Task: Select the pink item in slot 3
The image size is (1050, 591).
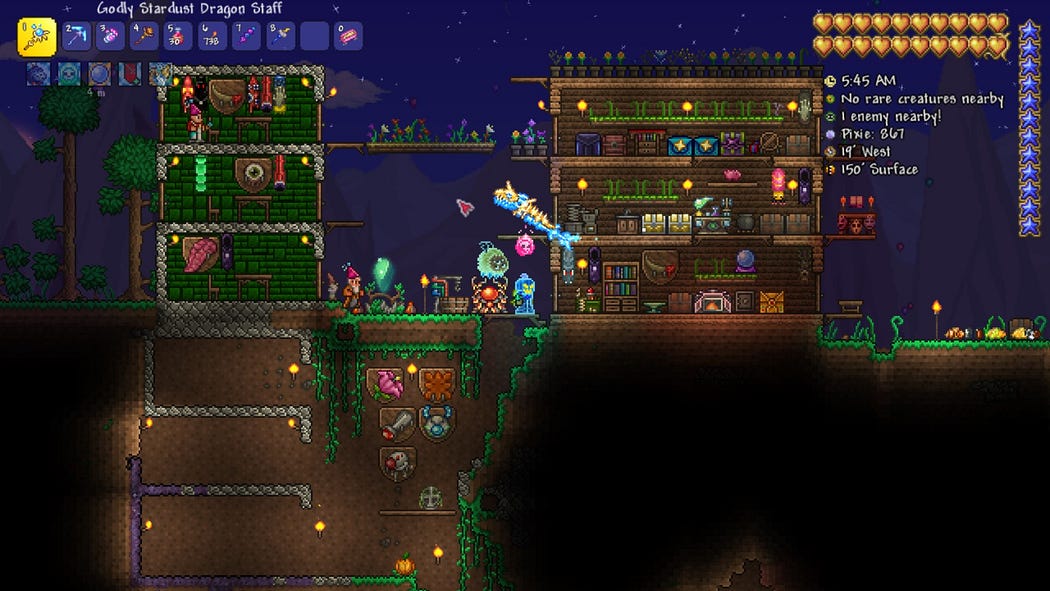Action: [111, 37]
